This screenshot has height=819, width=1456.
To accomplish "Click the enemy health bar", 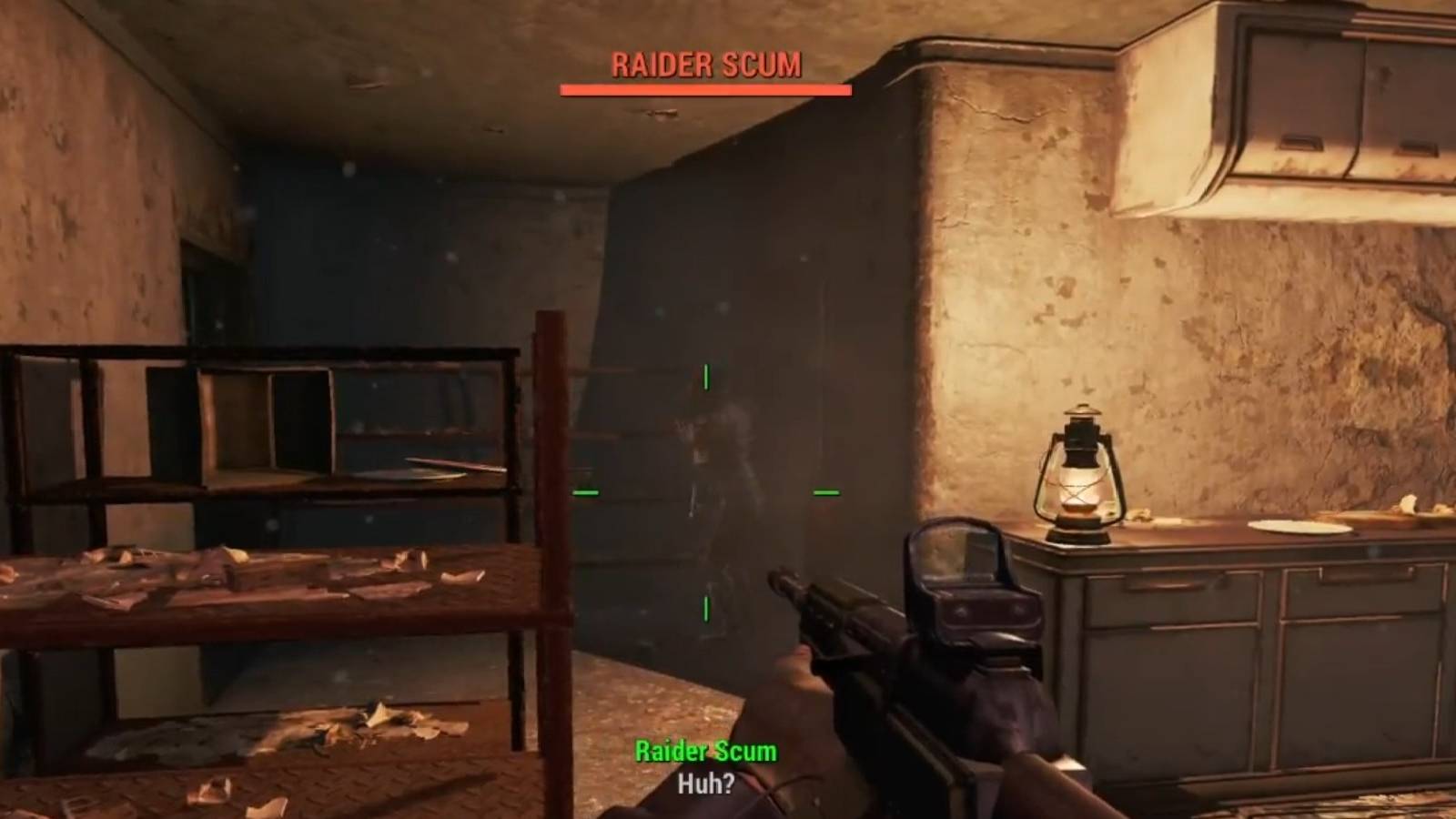I will [705, 89].
